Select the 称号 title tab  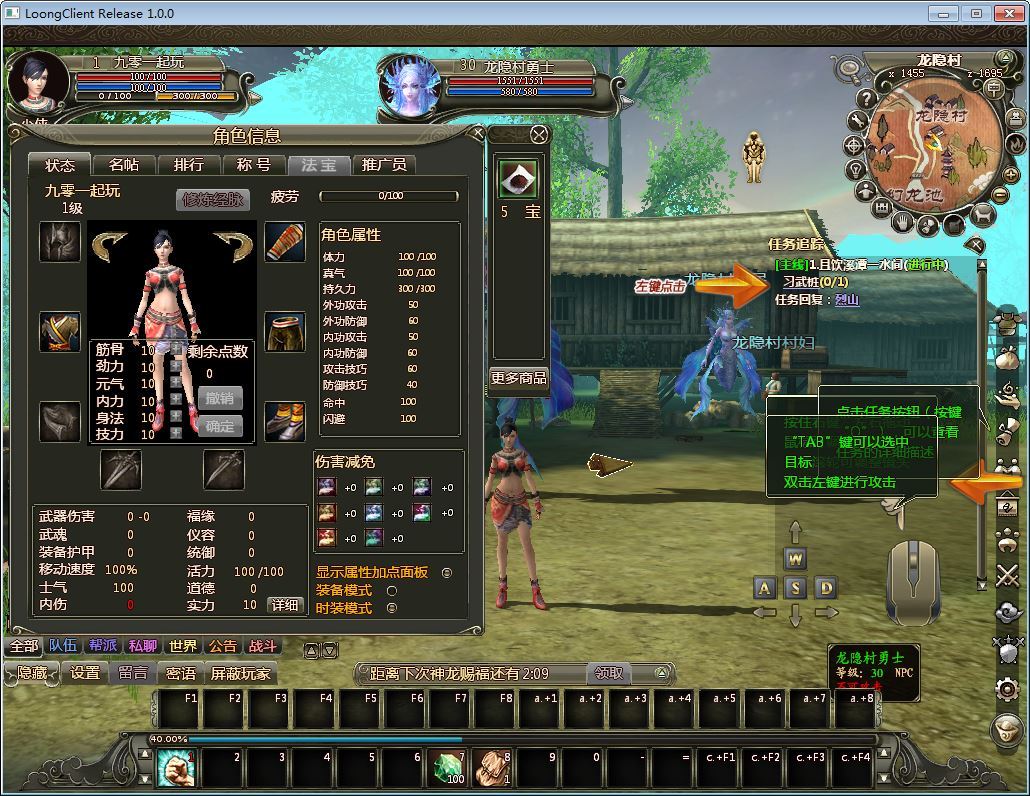point(253,165)
